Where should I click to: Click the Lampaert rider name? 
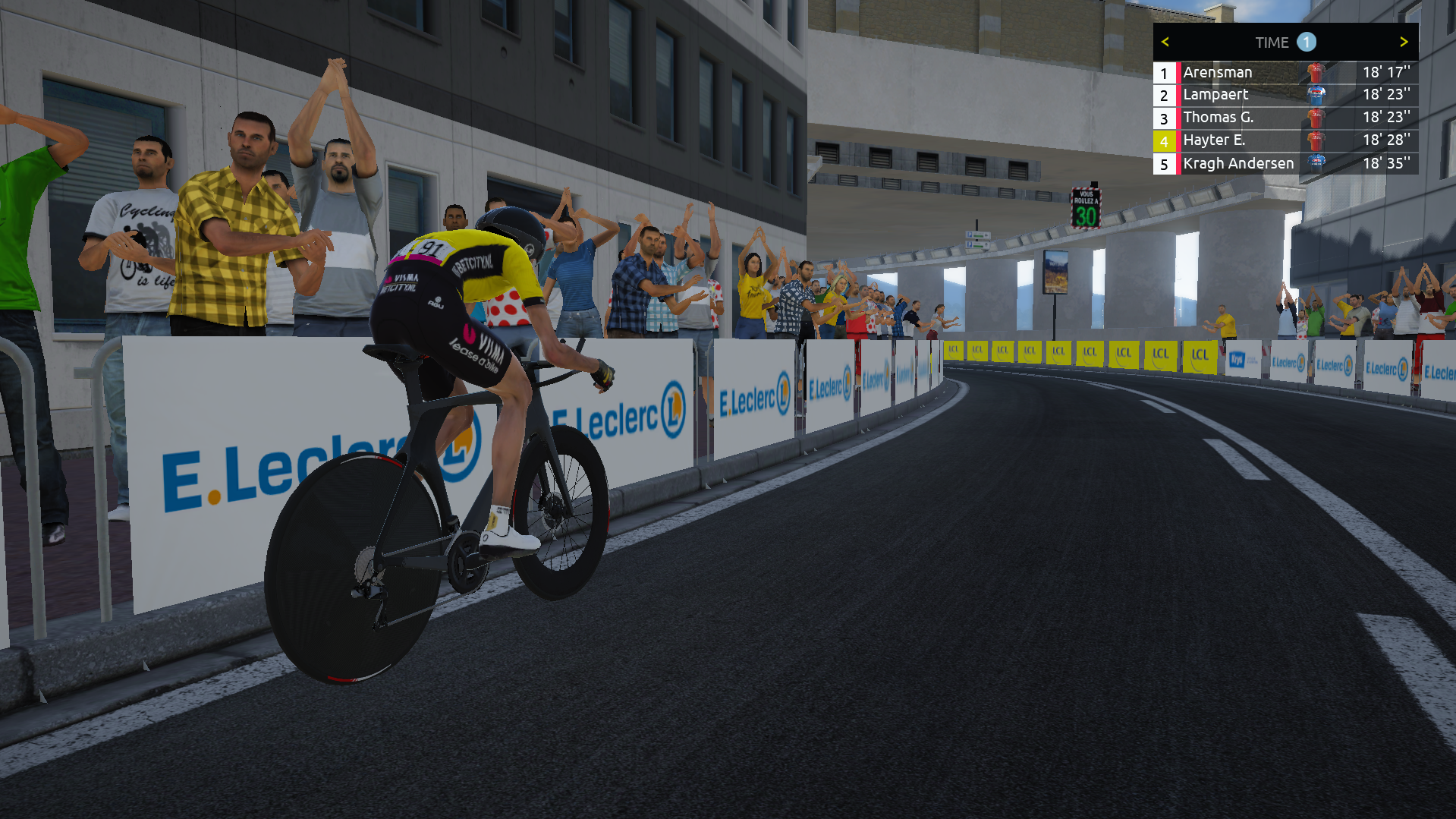coord(1215,95)
